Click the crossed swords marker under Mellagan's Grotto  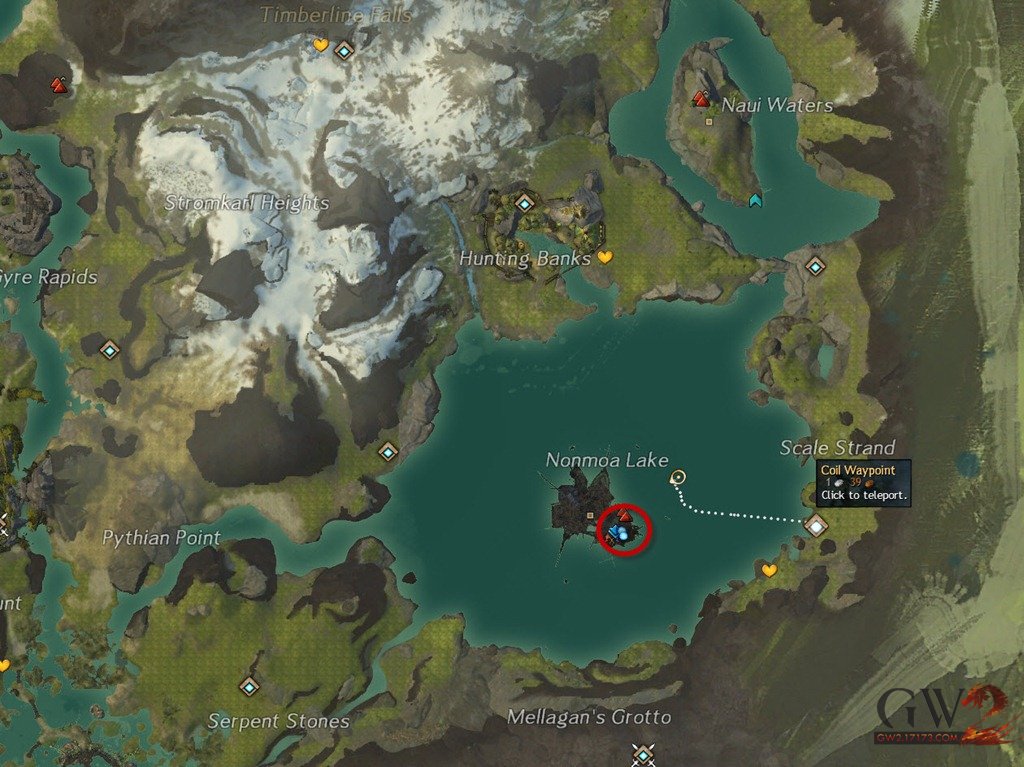(x=643, y=751)
